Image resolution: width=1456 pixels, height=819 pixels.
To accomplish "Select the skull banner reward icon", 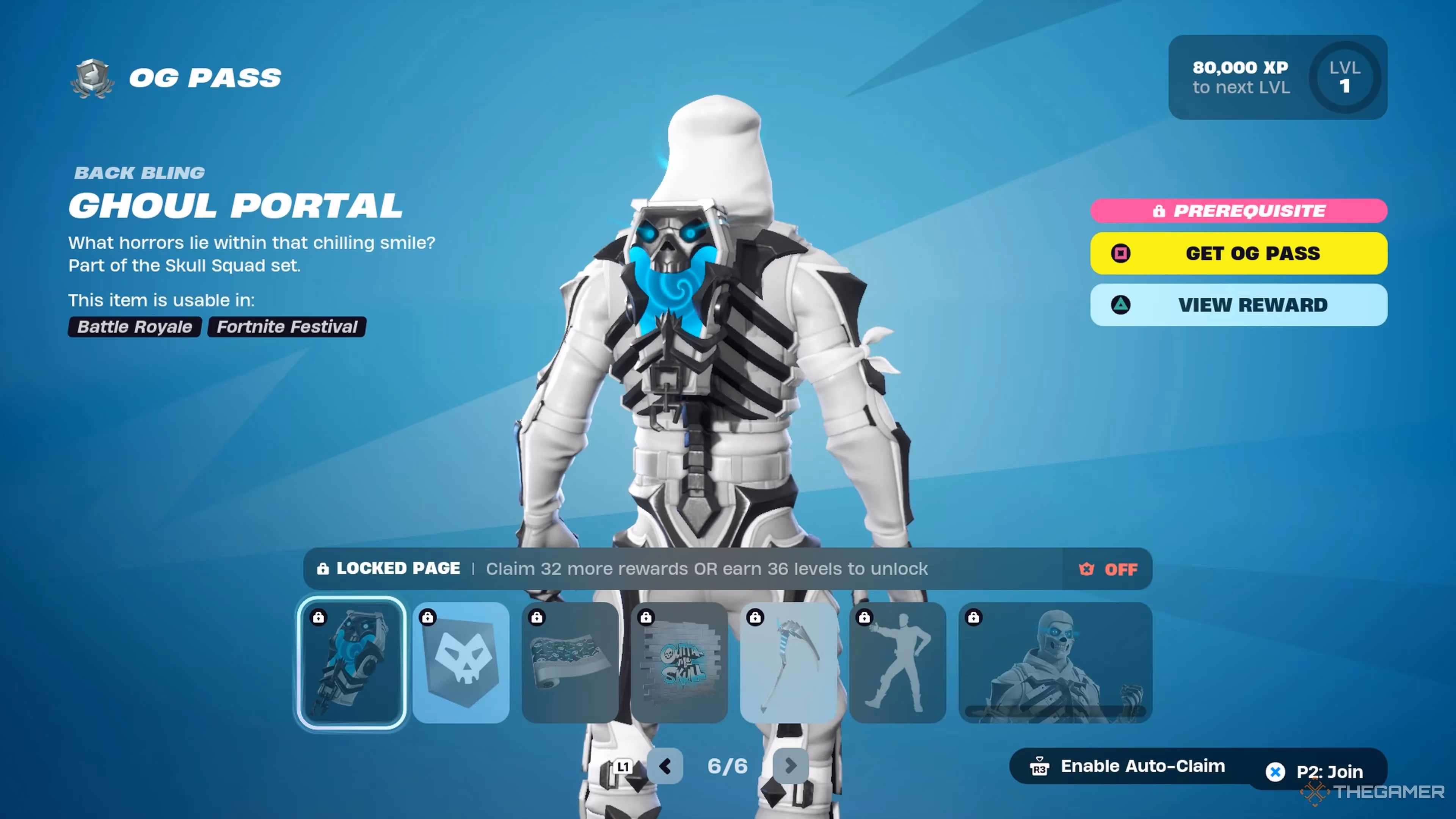I will coord(461,661).
